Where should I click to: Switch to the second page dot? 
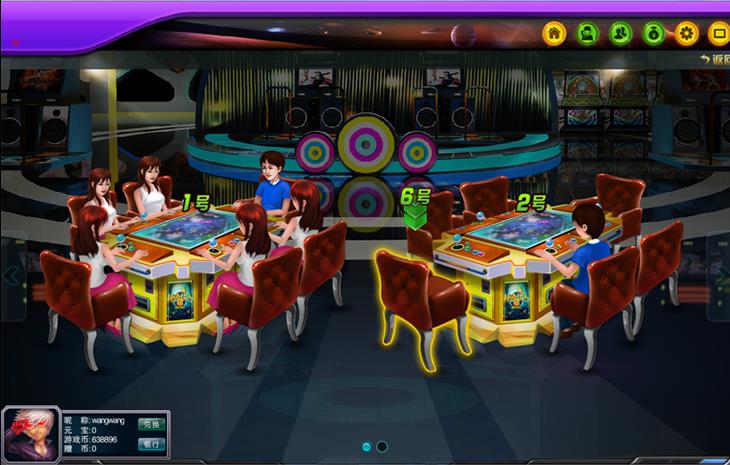(x=382, y=446)
